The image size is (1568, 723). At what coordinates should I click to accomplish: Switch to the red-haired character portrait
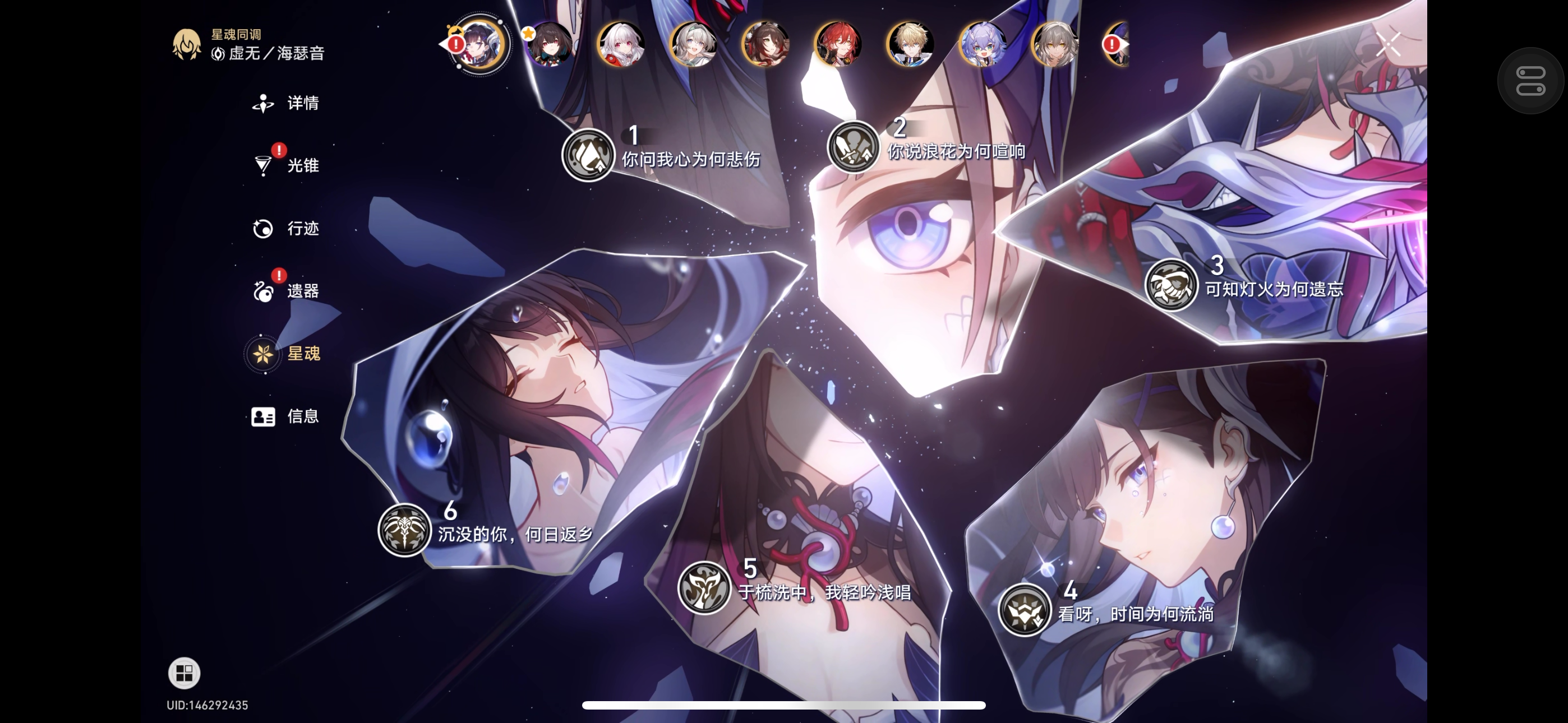(838, 44)
